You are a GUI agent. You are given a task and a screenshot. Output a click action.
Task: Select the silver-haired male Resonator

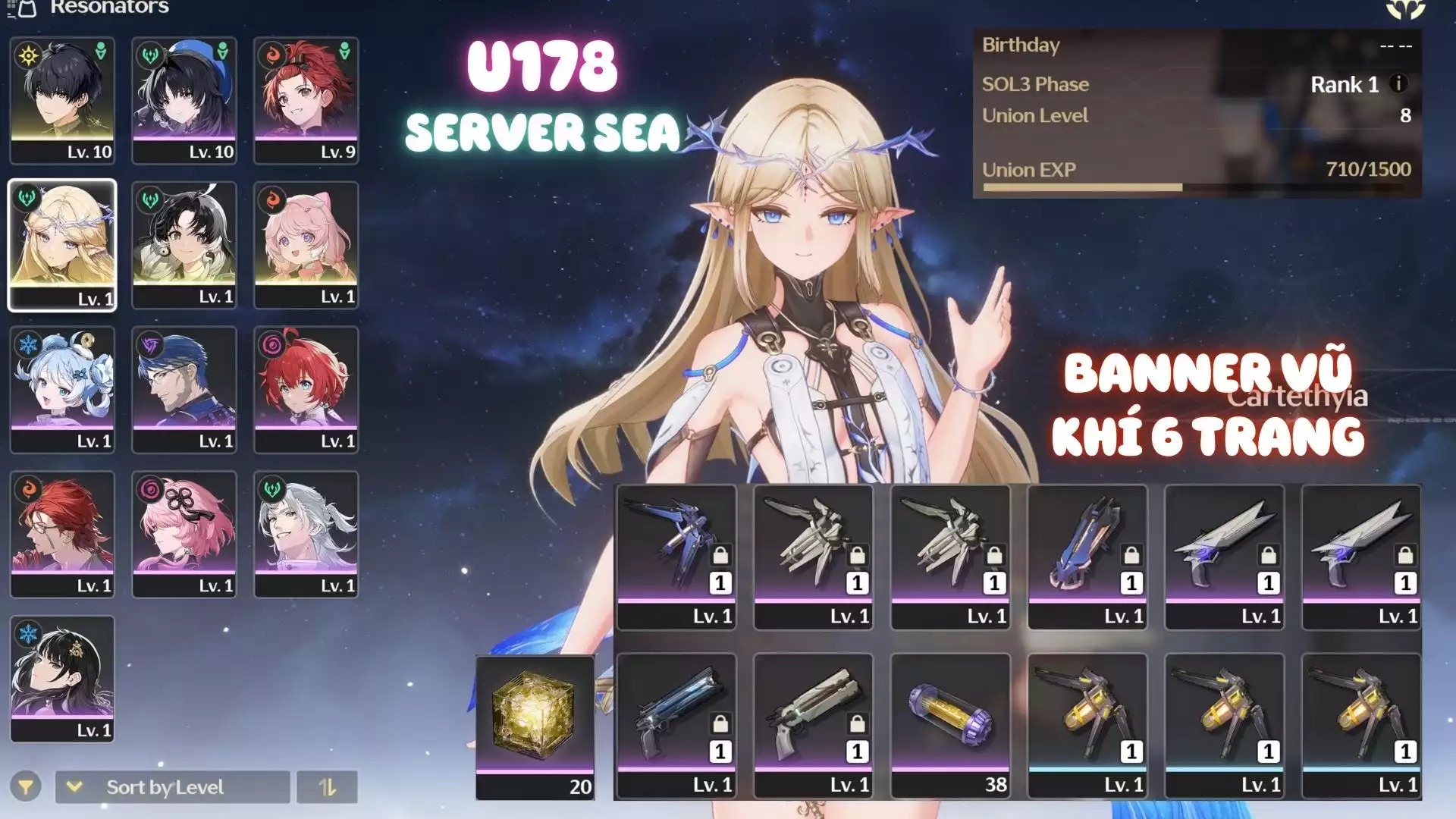pos(306,535)
